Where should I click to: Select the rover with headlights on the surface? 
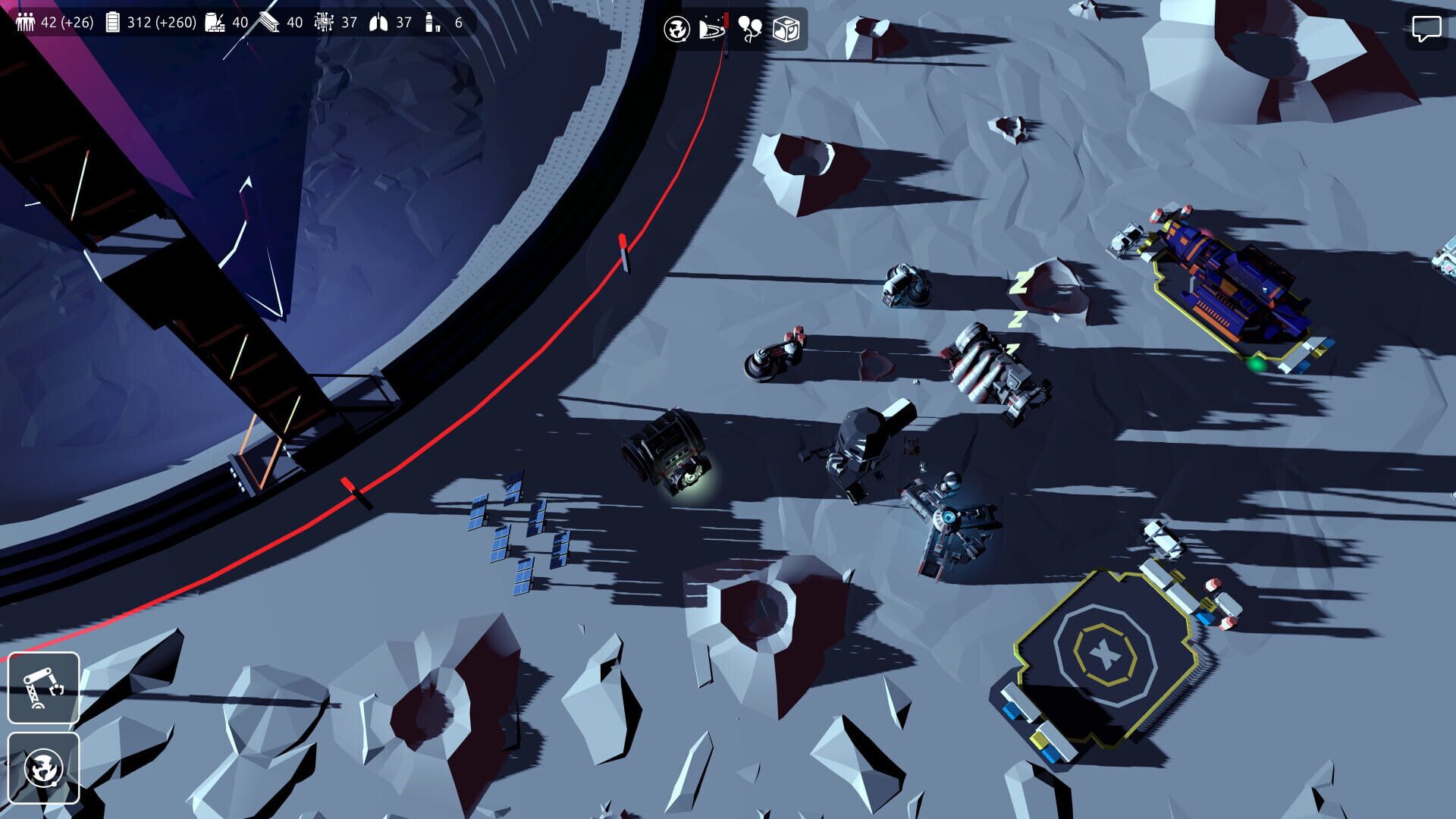click(x=666, y=453)
